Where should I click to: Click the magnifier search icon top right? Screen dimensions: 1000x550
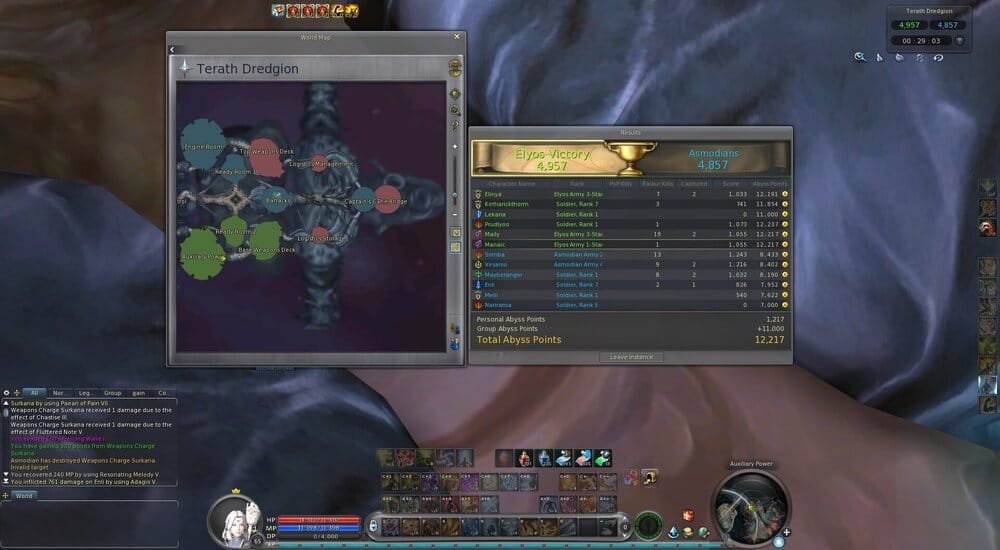click(x=859, y=58)
